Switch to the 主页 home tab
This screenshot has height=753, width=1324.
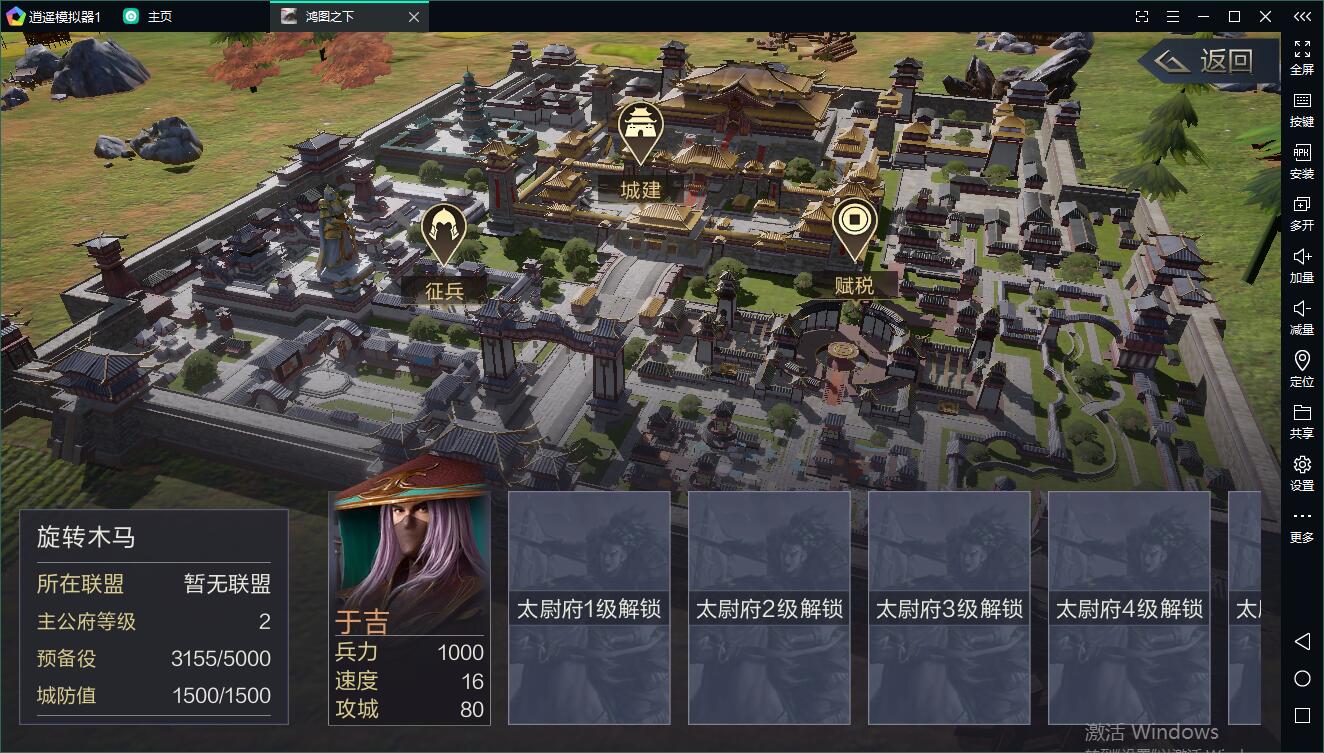click(148, 17)
